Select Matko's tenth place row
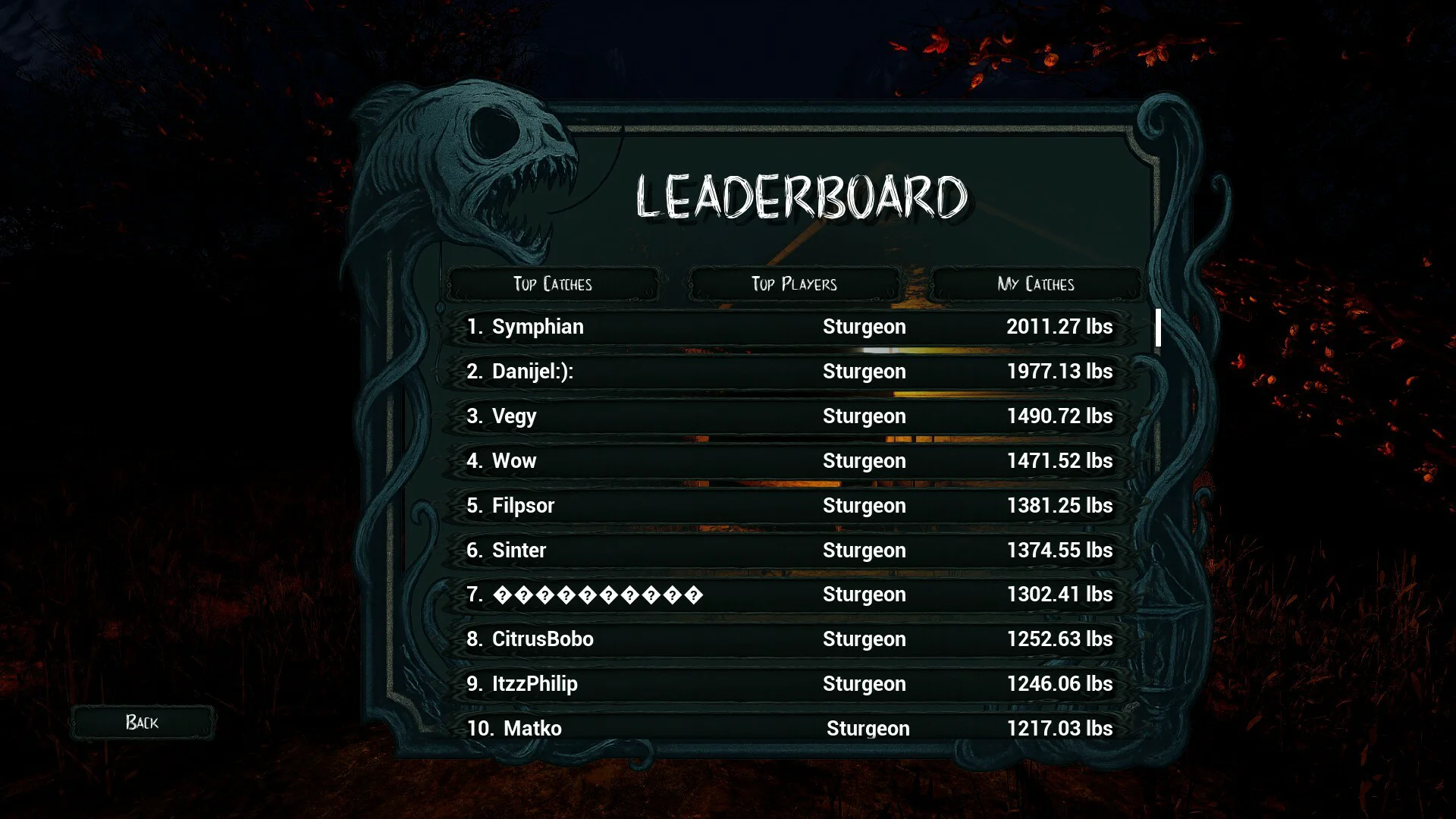Viewport: 1456px width, 819px height. coord(789,728)
